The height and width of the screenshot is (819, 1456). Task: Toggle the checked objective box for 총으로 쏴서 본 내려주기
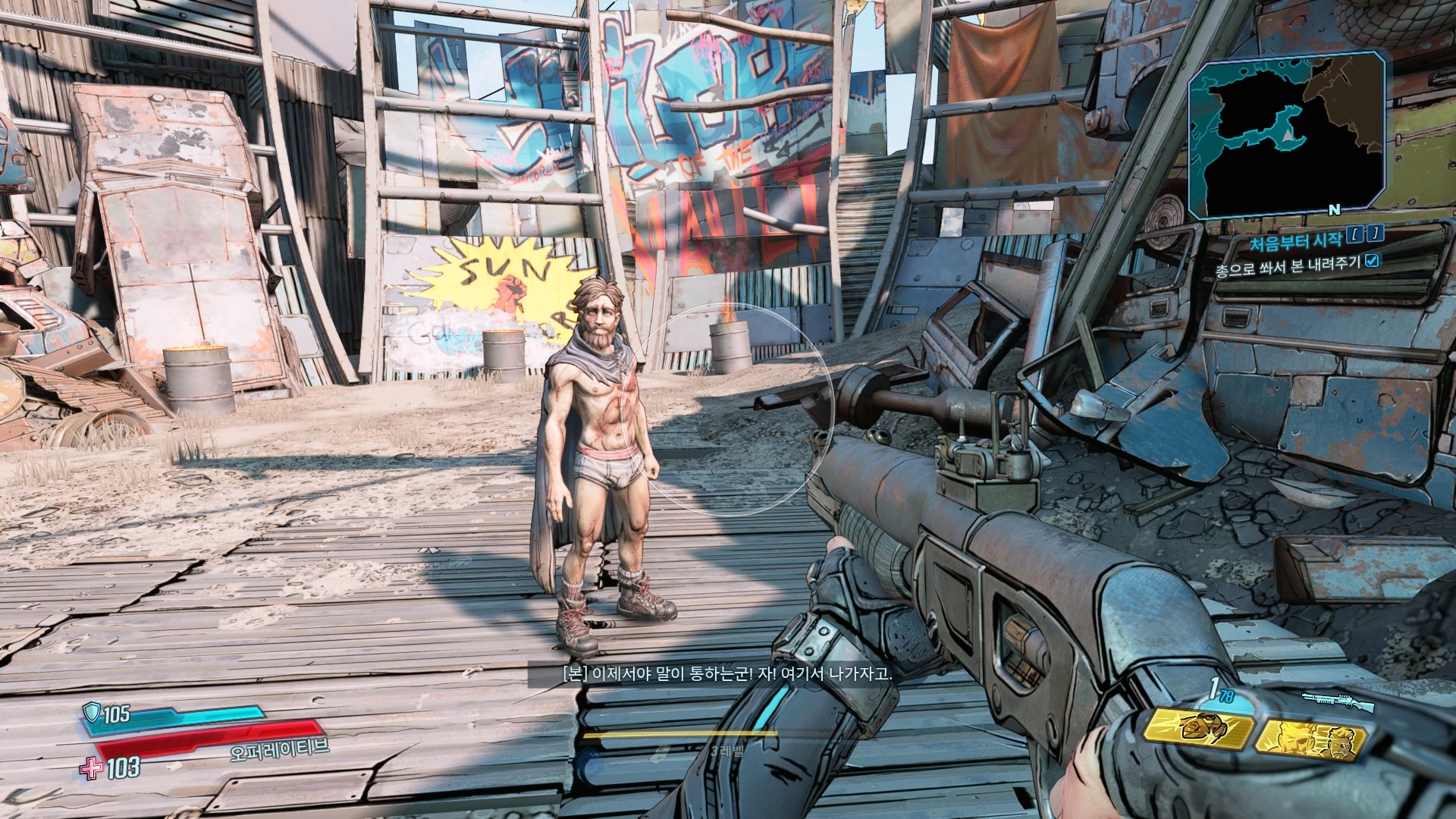(1371, 261)
